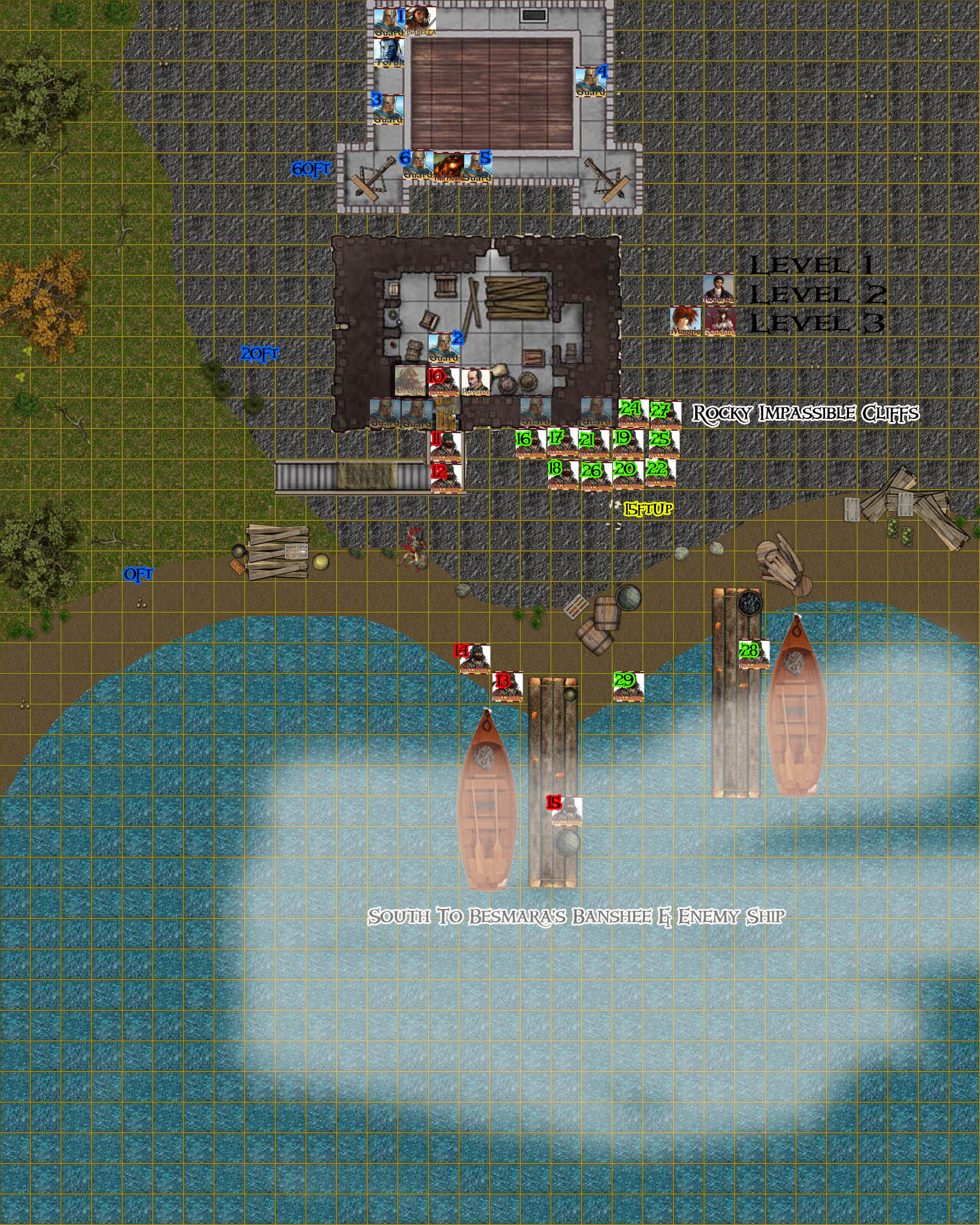980x1225 pixels.
Task: Pick the red Buccaneer token numbered 12
Action: [x=445, y=478]
